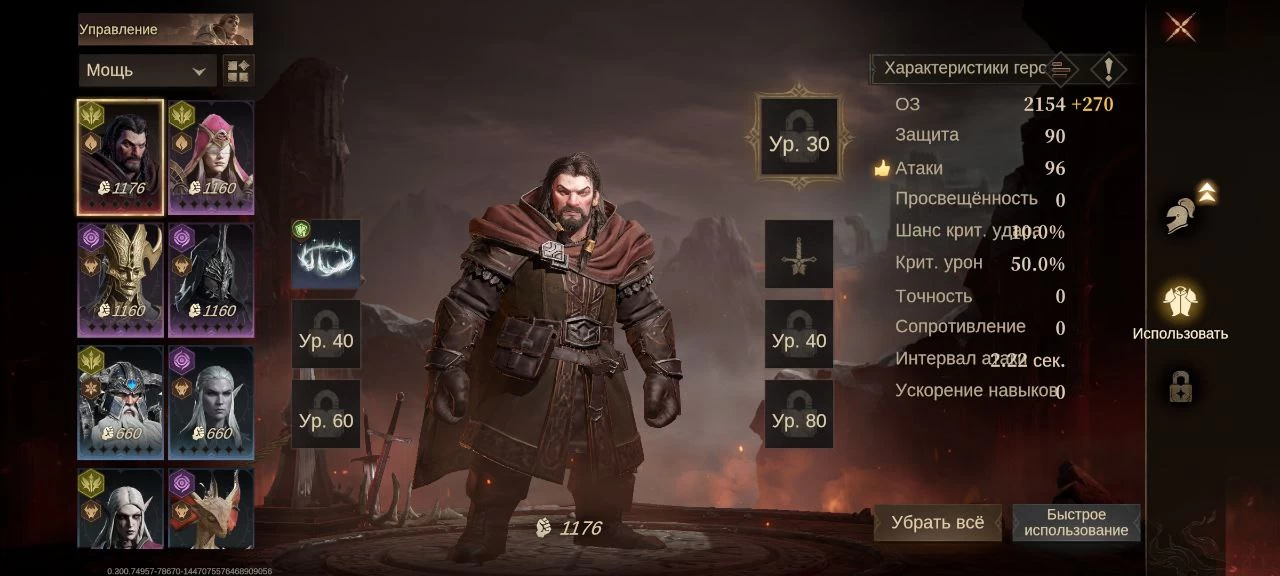The image size is (1280, 576).
Task: Select the bearded dark-haired hero portrait
Action: (121, 157)
